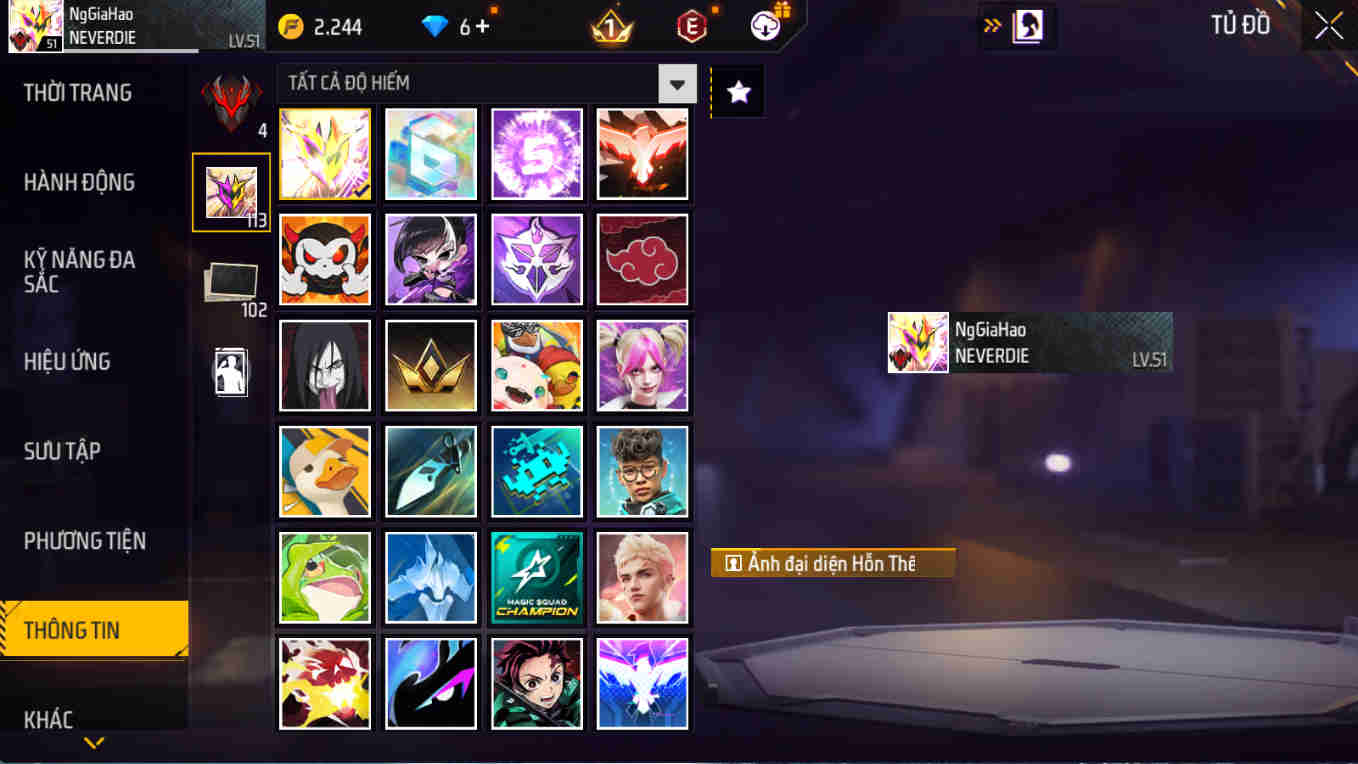Screen dimensions: 1358x764
Task: Expand the sidebar with the bottom chevron
Action: tap(95, 743)
